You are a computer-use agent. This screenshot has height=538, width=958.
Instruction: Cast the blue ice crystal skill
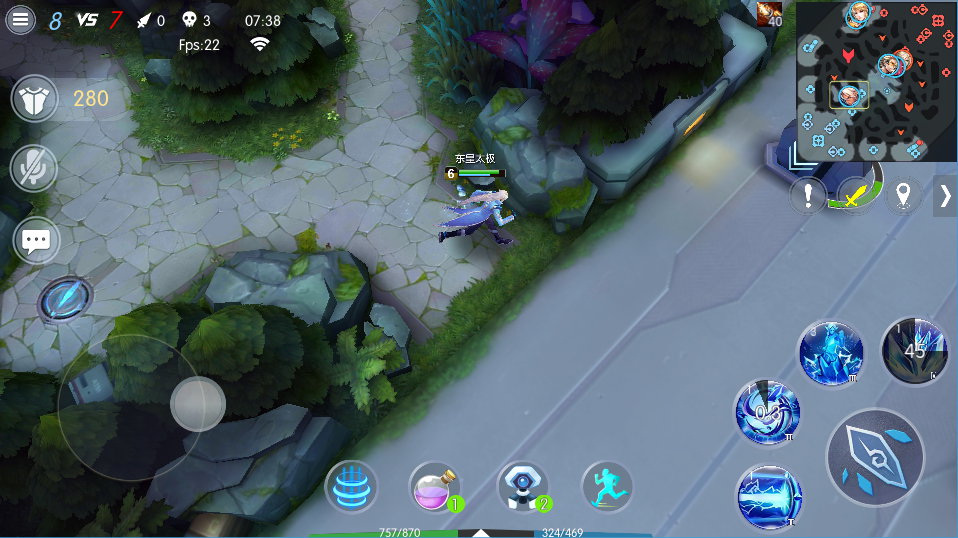click(x=830, y=354)
